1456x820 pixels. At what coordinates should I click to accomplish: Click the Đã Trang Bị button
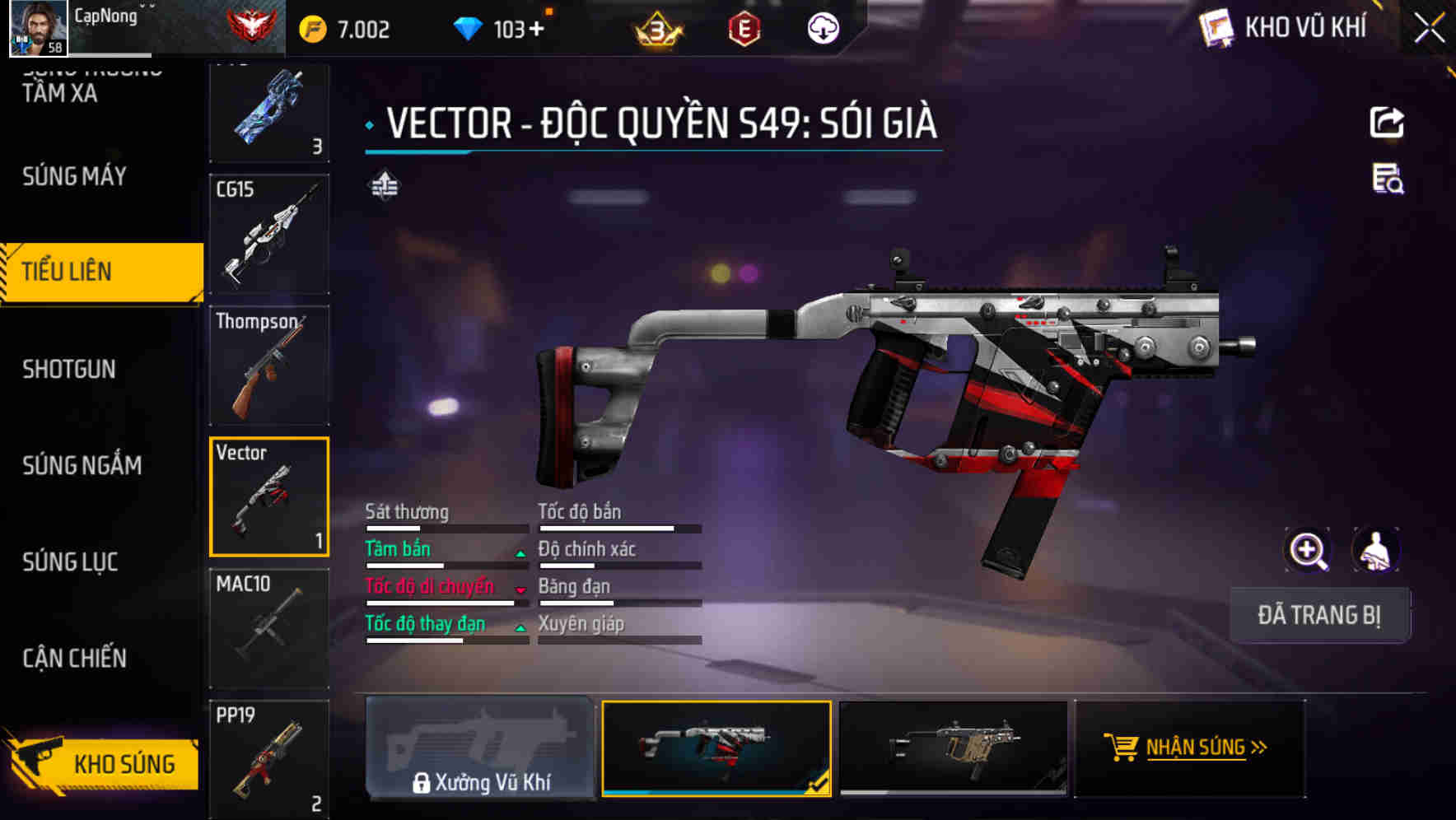coord(1318,615)
